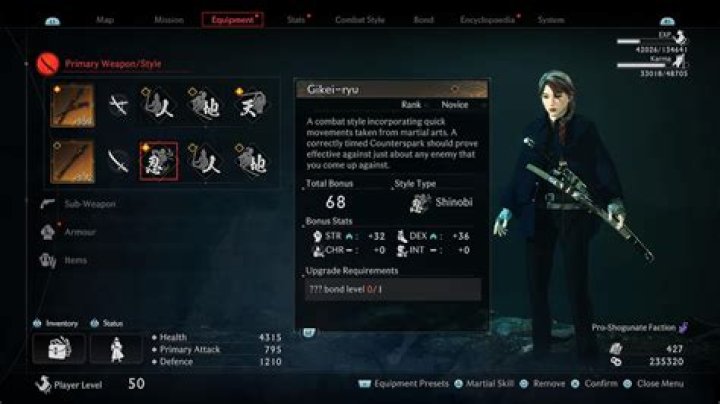Open the Items category
The height and width of the screenshot is (404, 720).
(76, 260)
